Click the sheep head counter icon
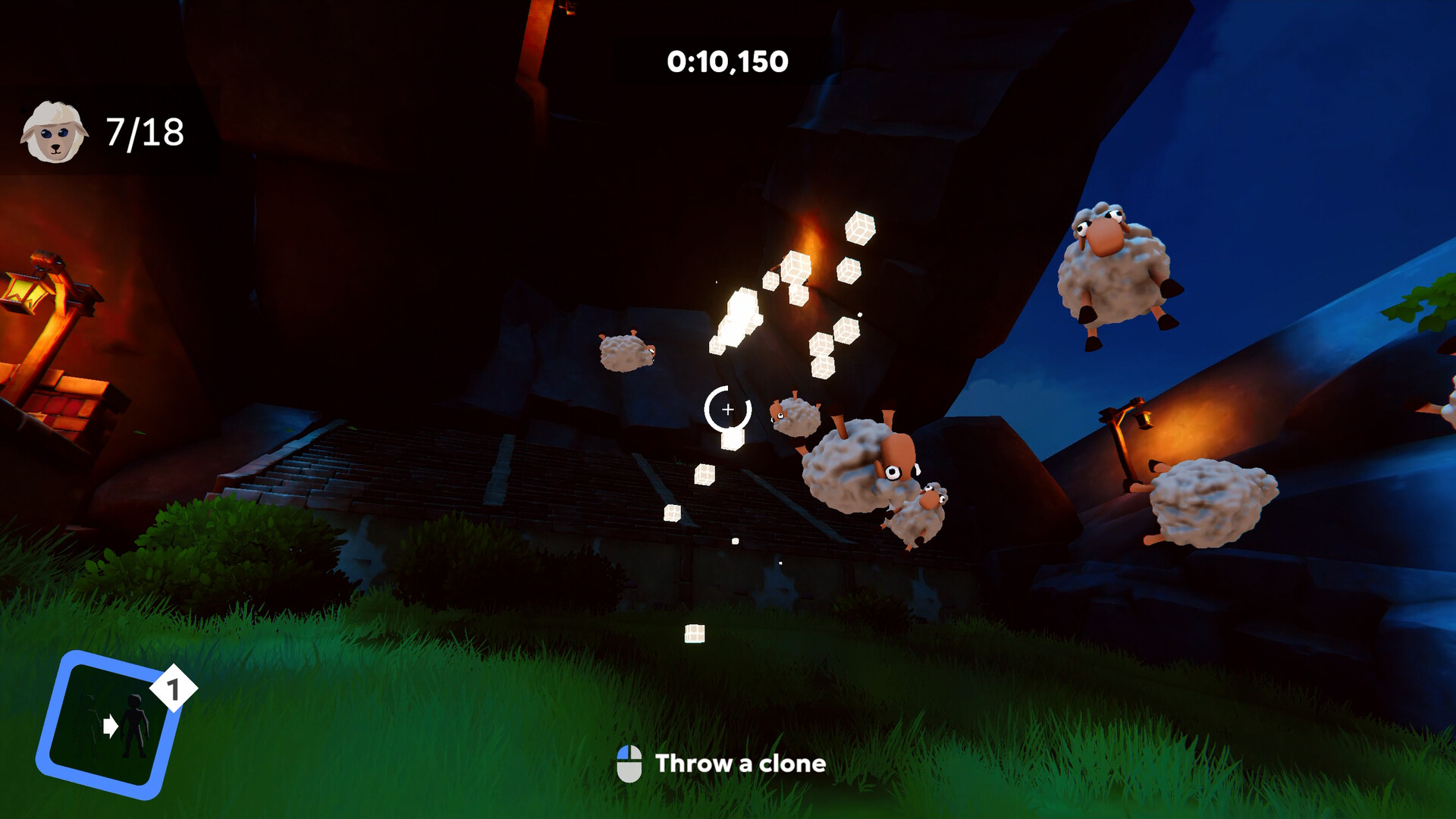 tap(55, 130)
